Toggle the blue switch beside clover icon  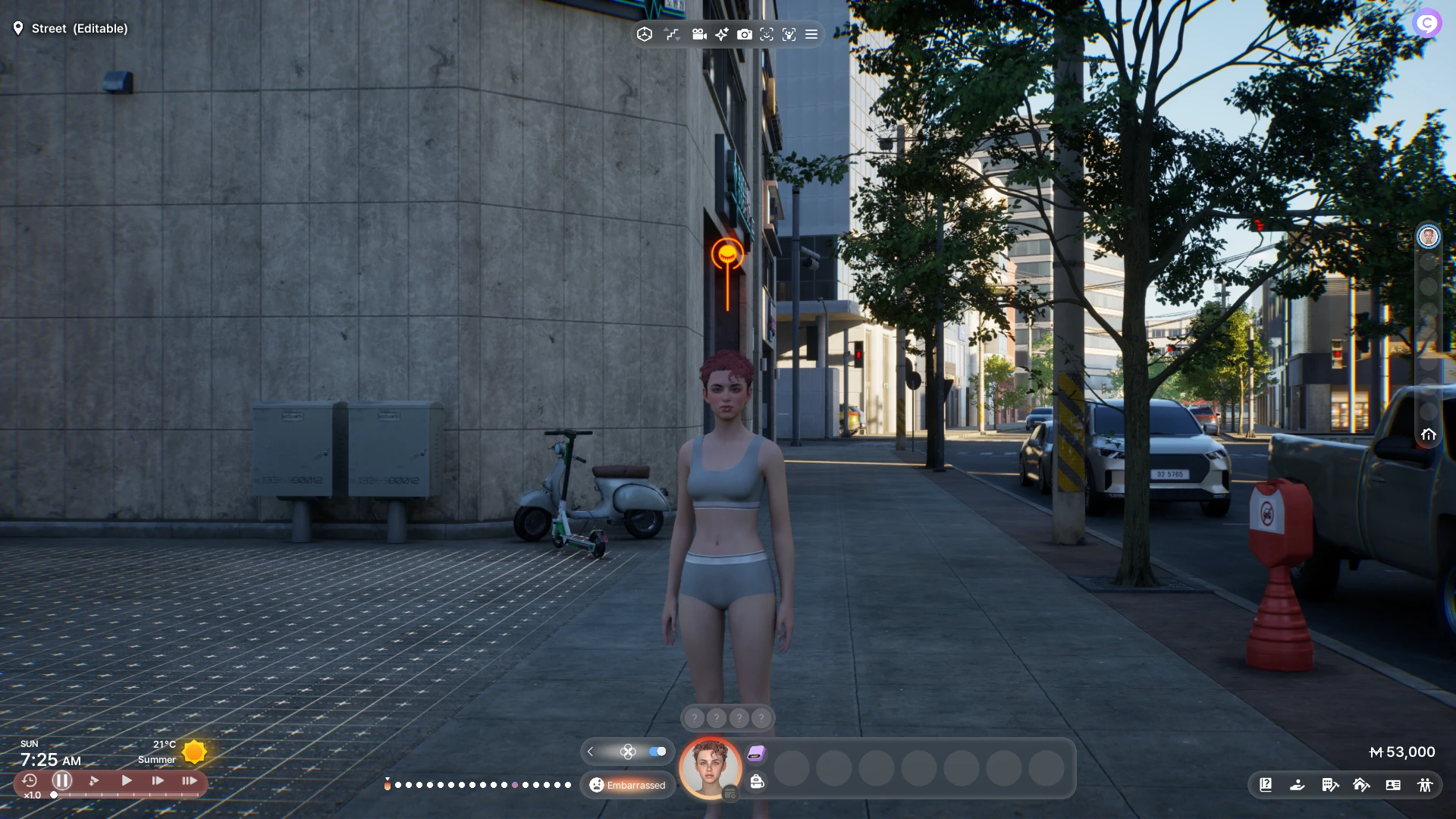[x=657, y=752]
